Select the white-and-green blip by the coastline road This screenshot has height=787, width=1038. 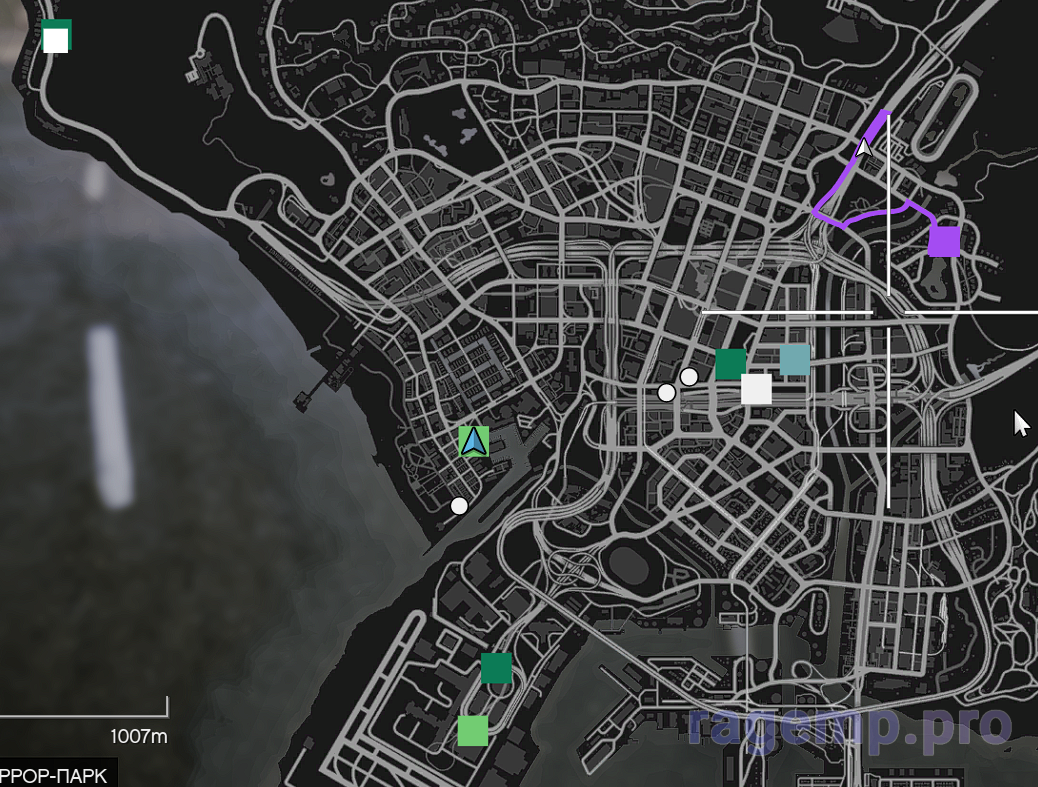(x=56, y=37)
